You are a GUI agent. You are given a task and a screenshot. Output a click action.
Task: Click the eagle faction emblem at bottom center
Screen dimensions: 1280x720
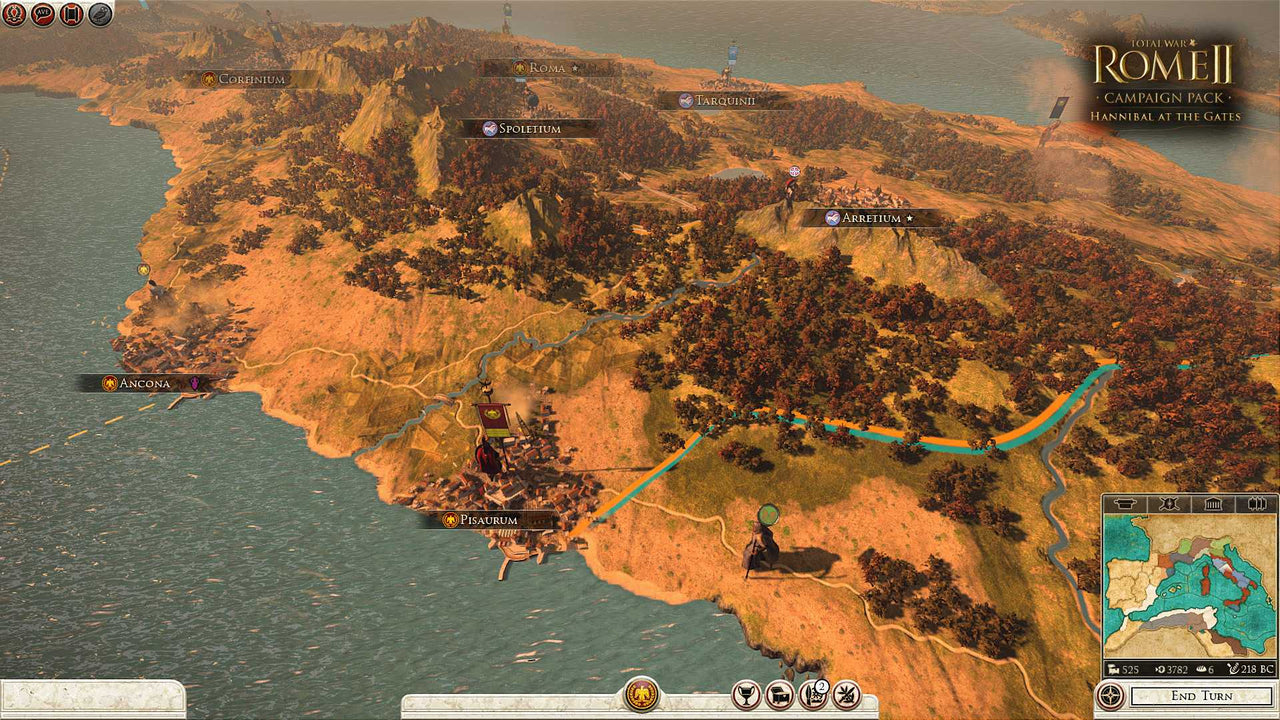[x=640, y=693]
